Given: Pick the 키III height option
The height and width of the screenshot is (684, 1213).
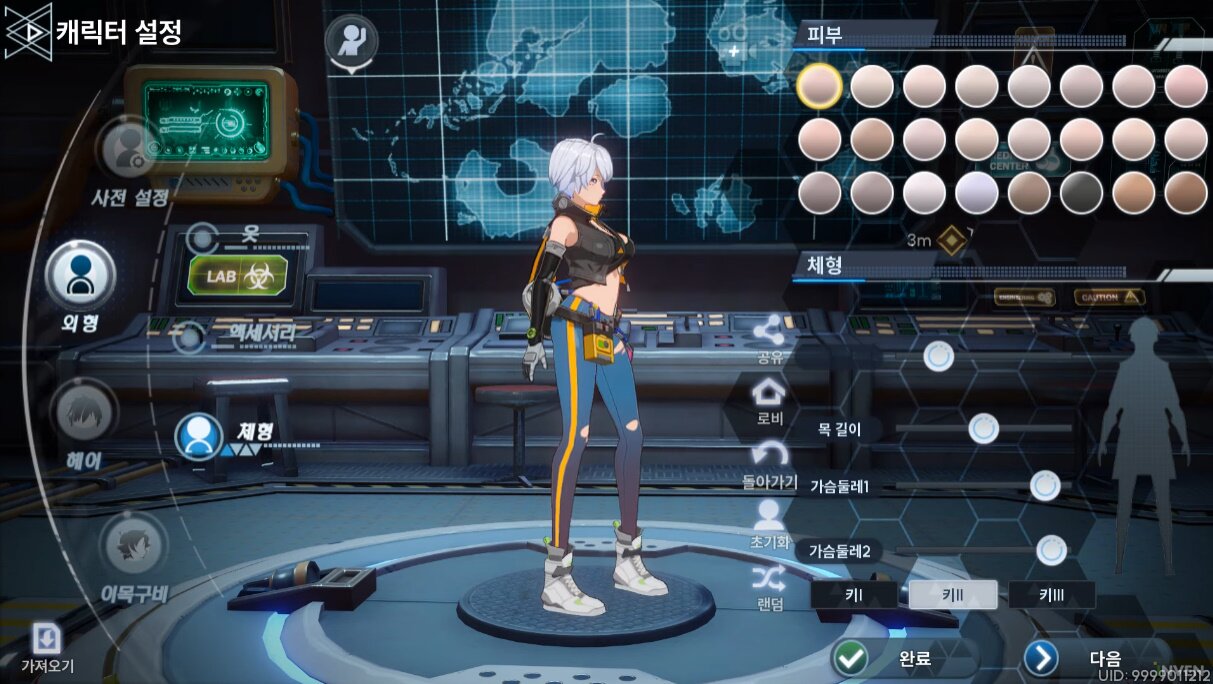Looking at the screenshot, I should click(x=1051, y=595).
